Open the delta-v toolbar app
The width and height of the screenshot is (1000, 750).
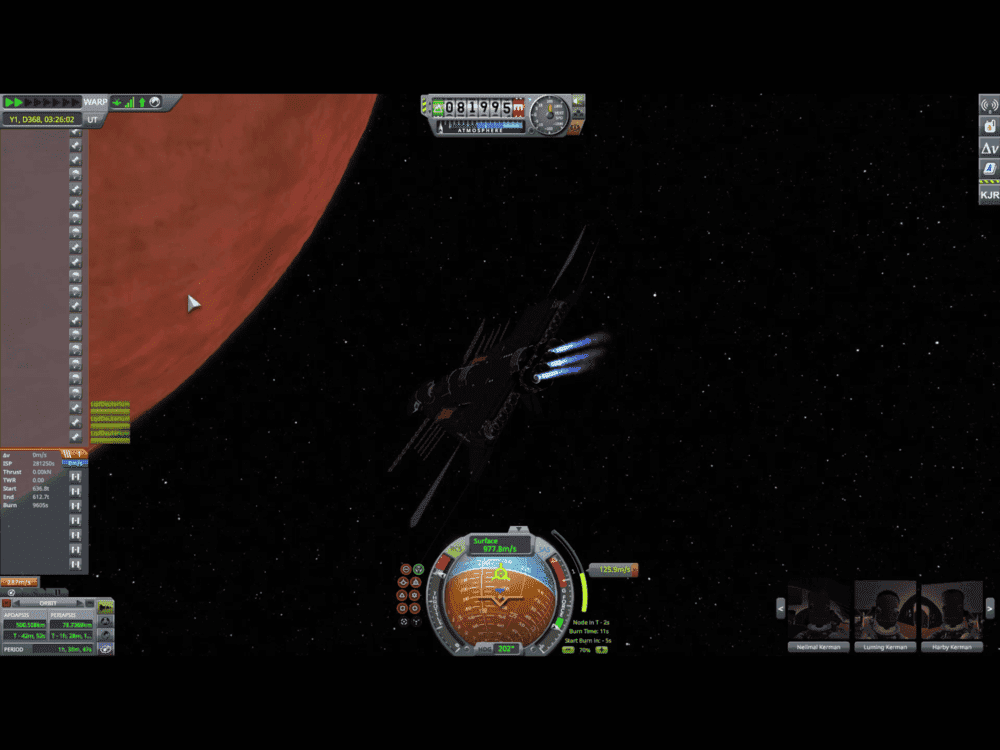[x=989, y=149]
